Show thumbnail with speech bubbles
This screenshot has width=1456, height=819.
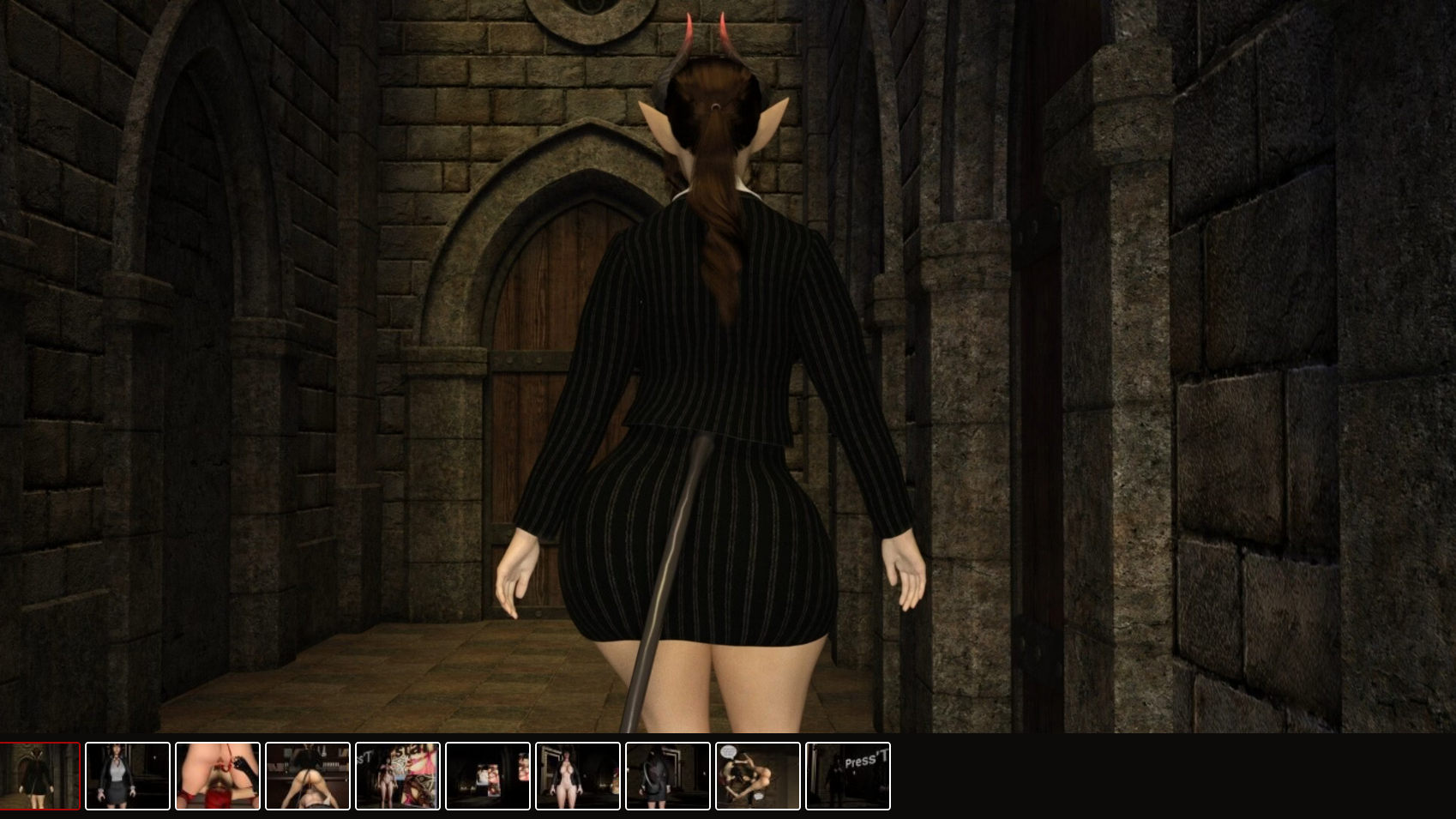tap(758, 776)
